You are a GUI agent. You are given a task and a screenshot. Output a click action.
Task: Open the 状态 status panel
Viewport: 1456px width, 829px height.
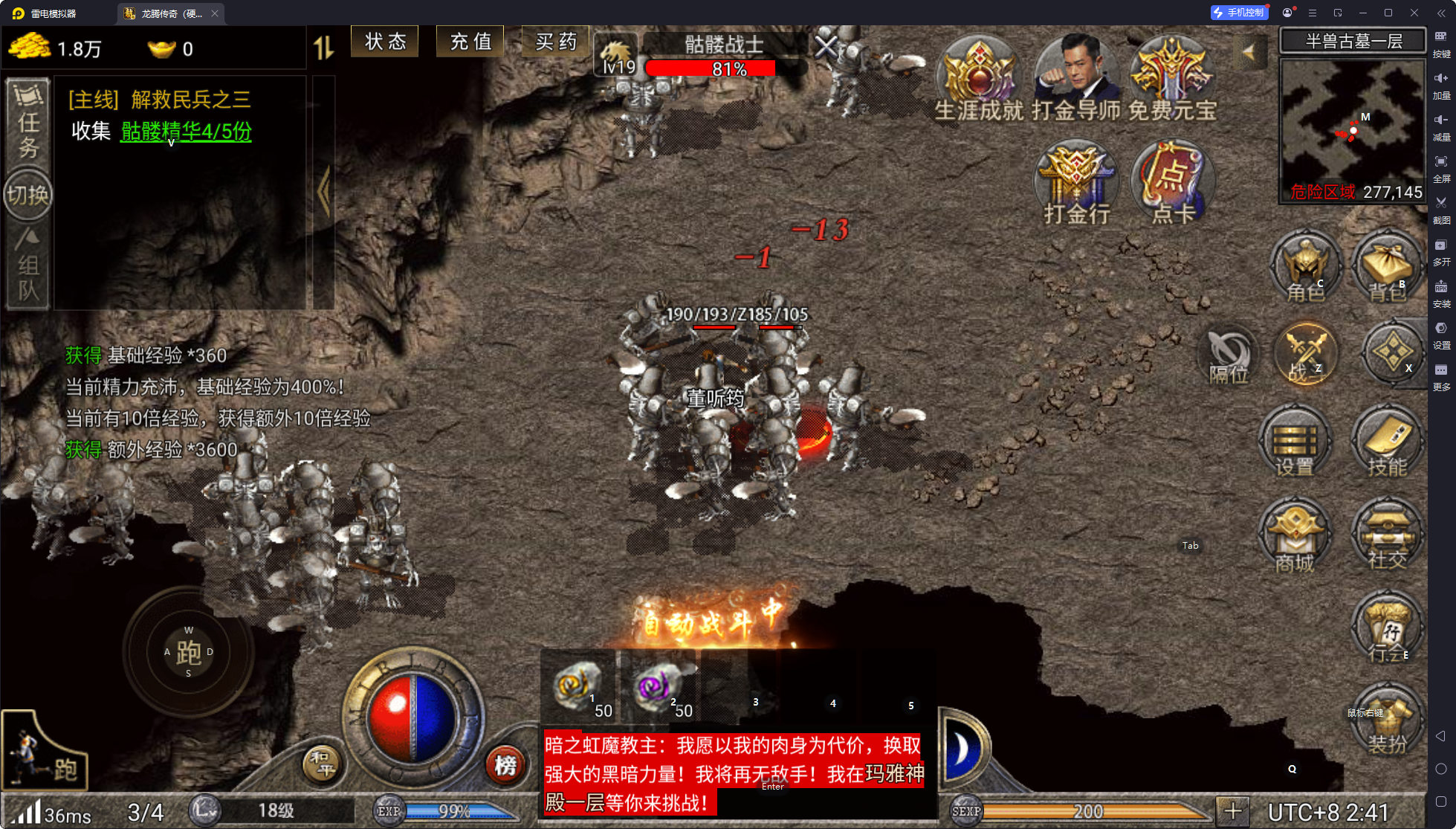(x=385, y=42)
